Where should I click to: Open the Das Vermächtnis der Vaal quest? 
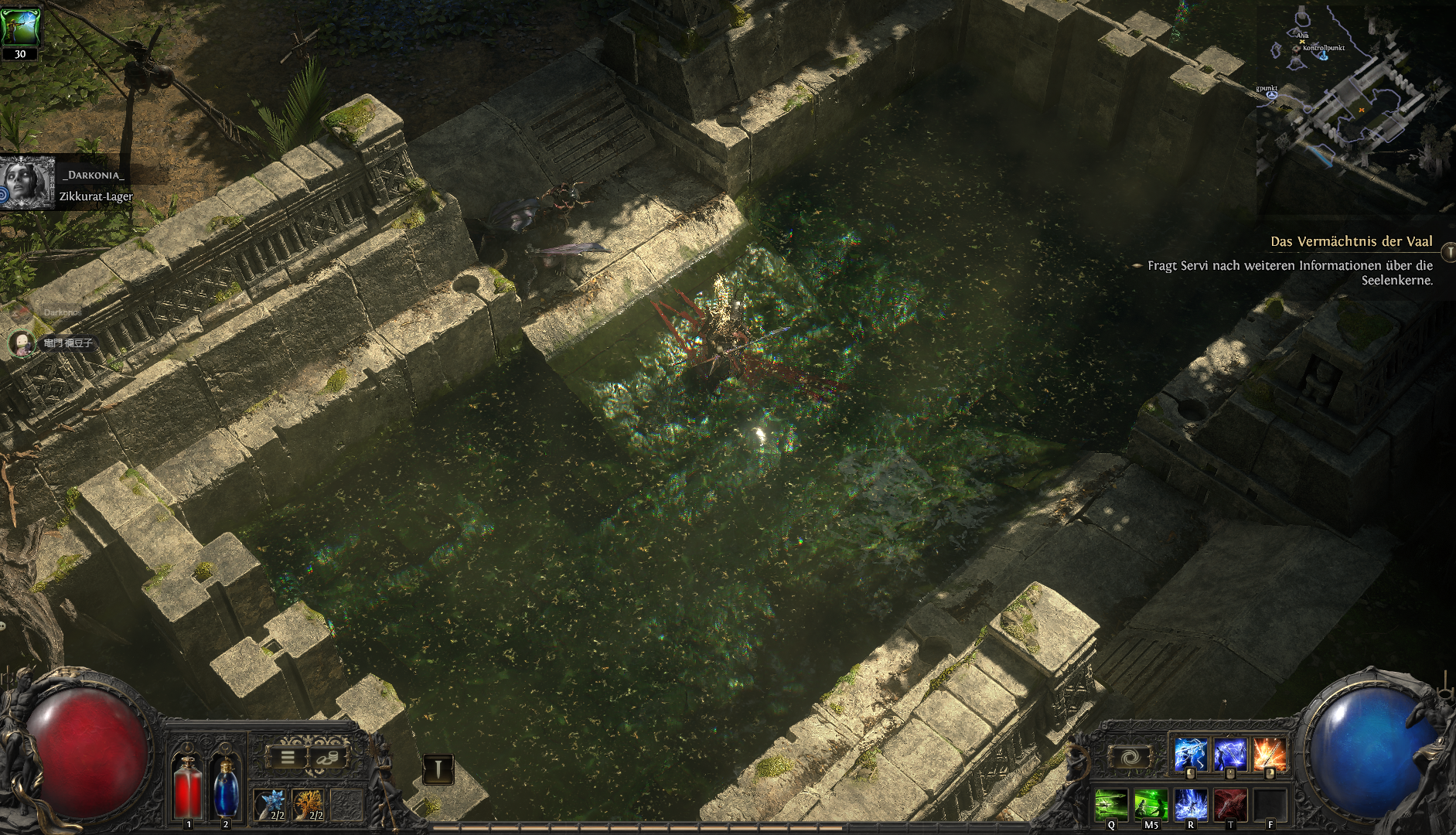[1351, 242]
